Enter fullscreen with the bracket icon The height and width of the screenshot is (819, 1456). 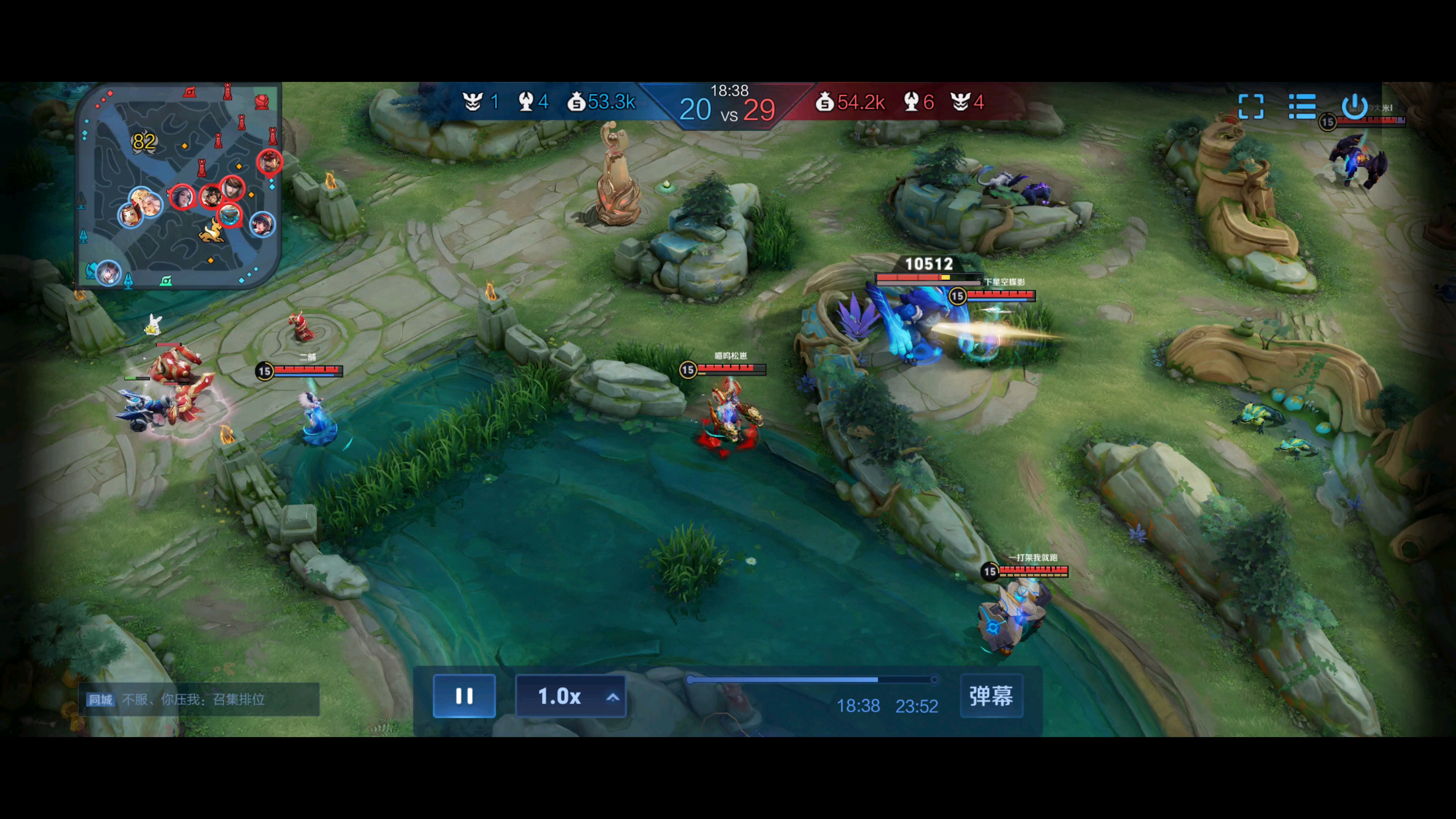click(1250, 106)
